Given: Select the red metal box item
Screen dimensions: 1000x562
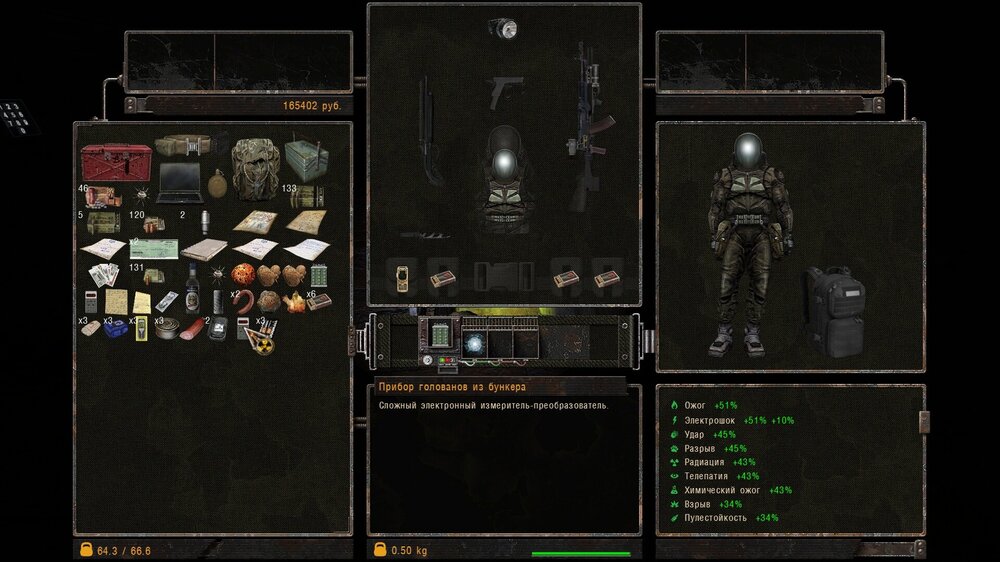Looking at the screenshot, I should click(x=117, y=162).
